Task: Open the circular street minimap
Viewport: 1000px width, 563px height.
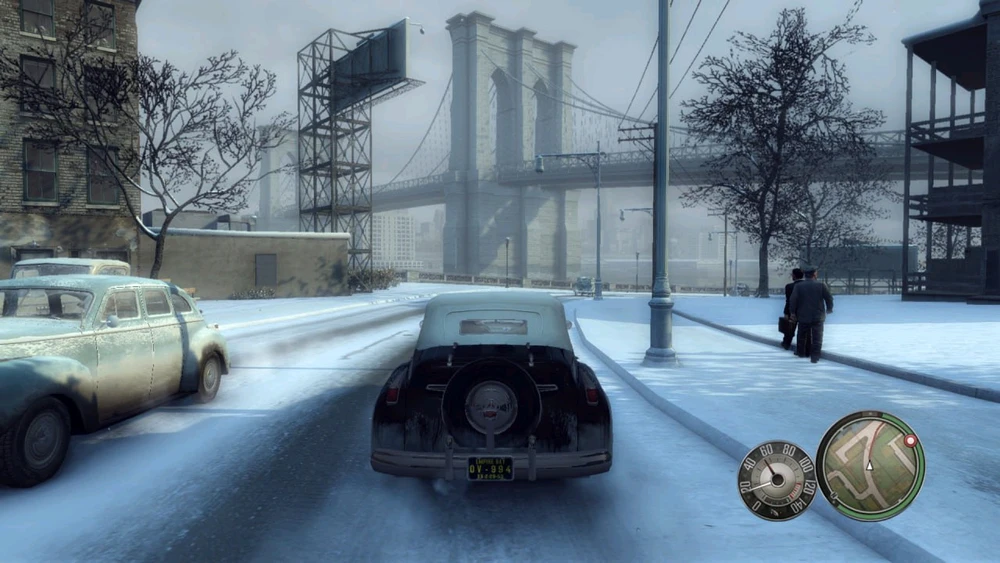Action: (870, 465)
